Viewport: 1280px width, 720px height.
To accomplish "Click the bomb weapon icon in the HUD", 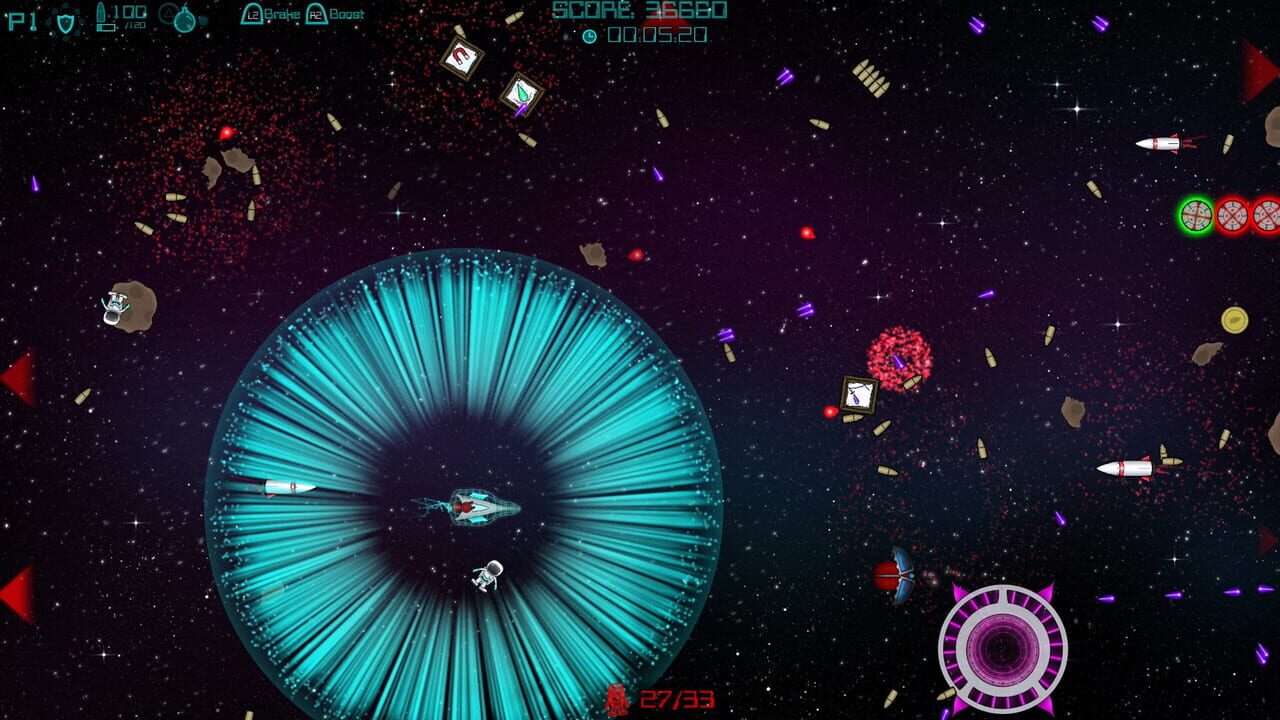I will [x=185, y=20].
